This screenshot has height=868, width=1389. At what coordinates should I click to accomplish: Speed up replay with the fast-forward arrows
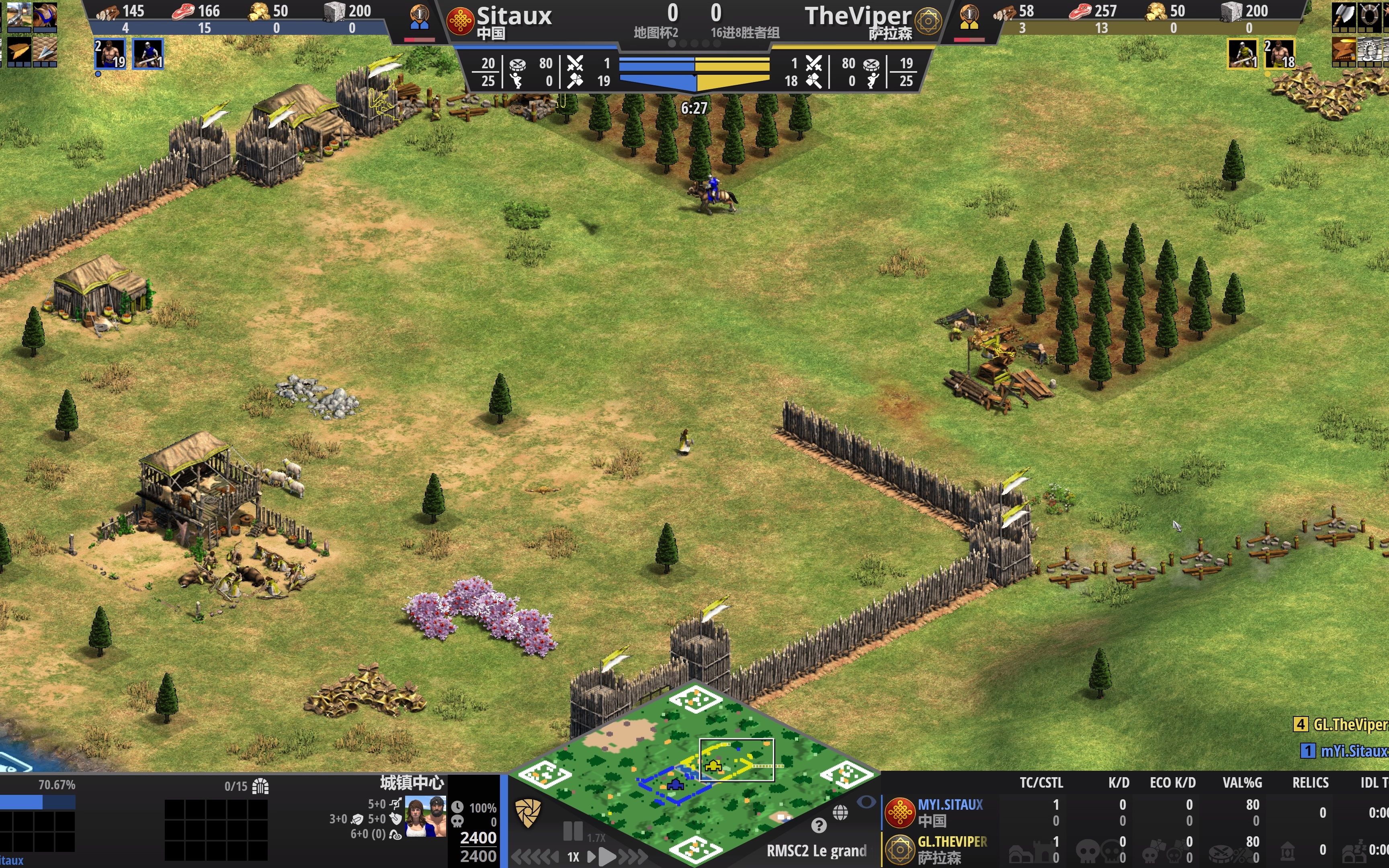634,857
